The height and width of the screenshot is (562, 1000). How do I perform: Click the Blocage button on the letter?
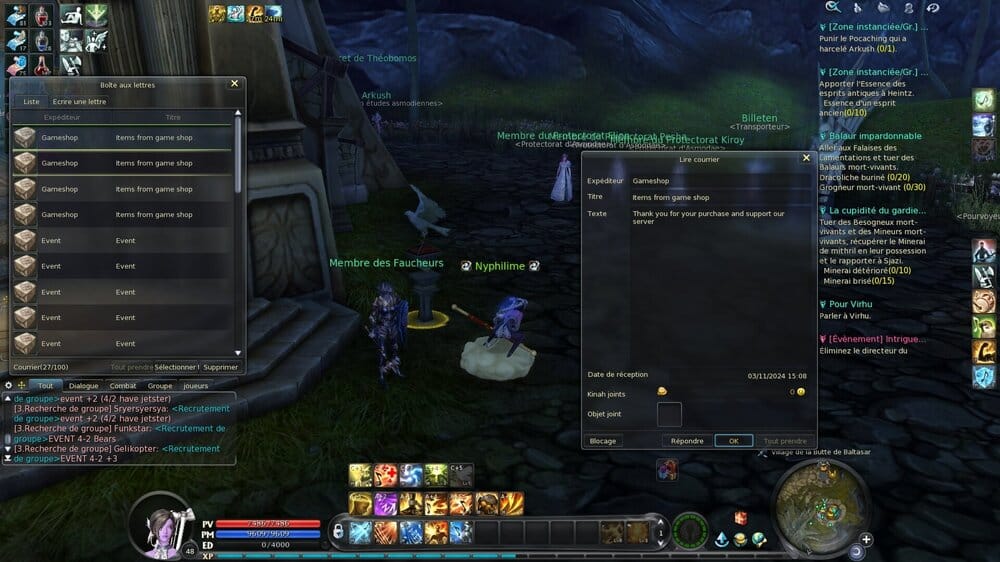(604, 441)
